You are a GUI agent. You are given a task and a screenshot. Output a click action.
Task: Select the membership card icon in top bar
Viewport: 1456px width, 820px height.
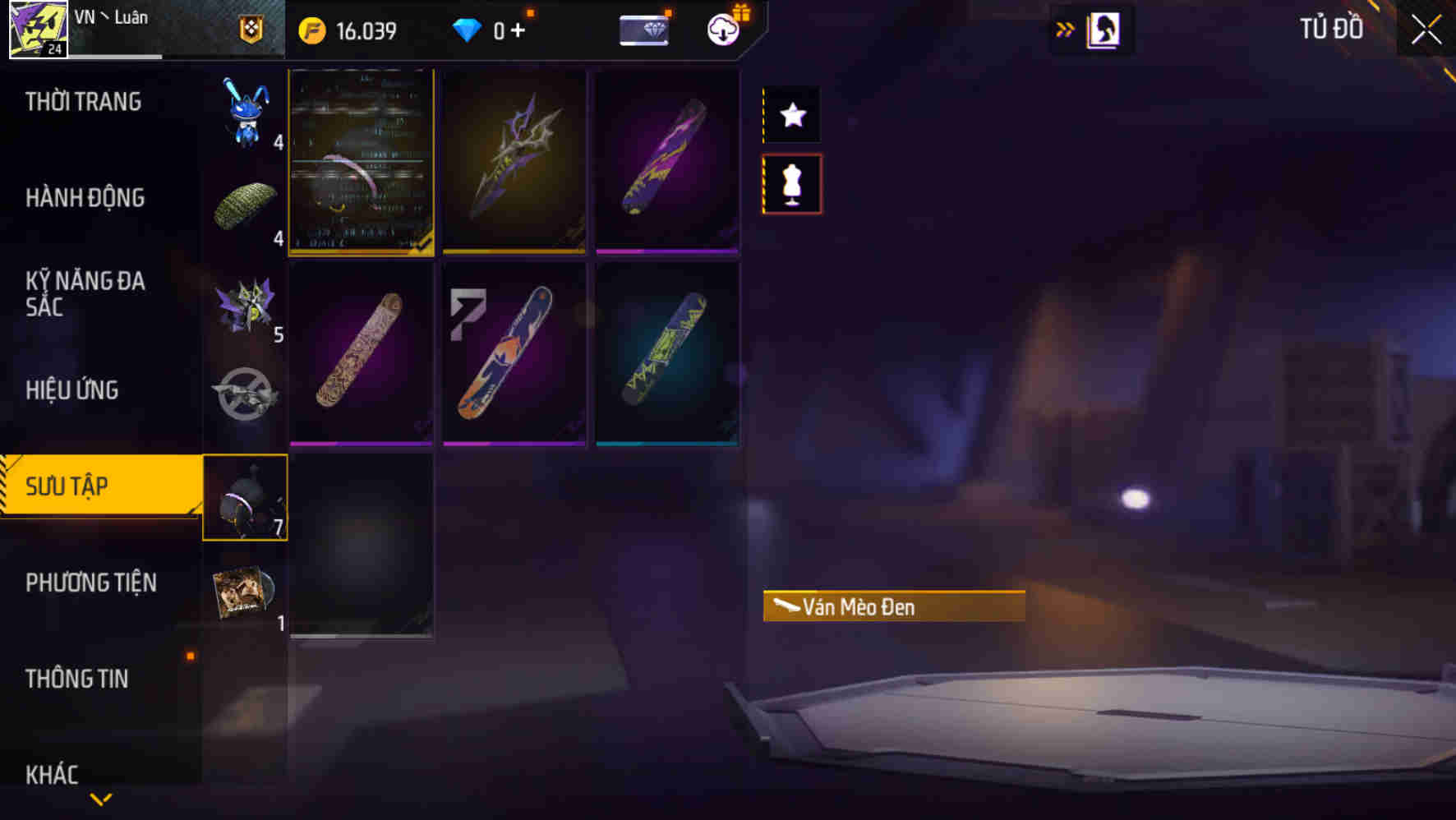tap(645, 27)
